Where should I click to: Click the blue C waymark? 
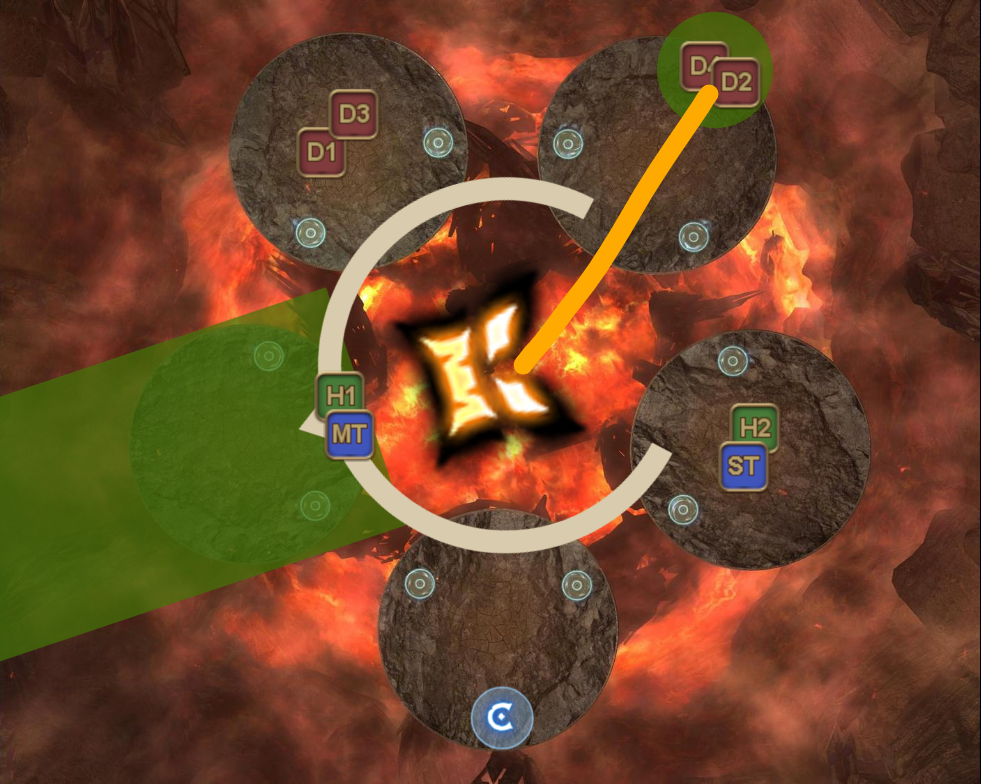click(502, 716)
